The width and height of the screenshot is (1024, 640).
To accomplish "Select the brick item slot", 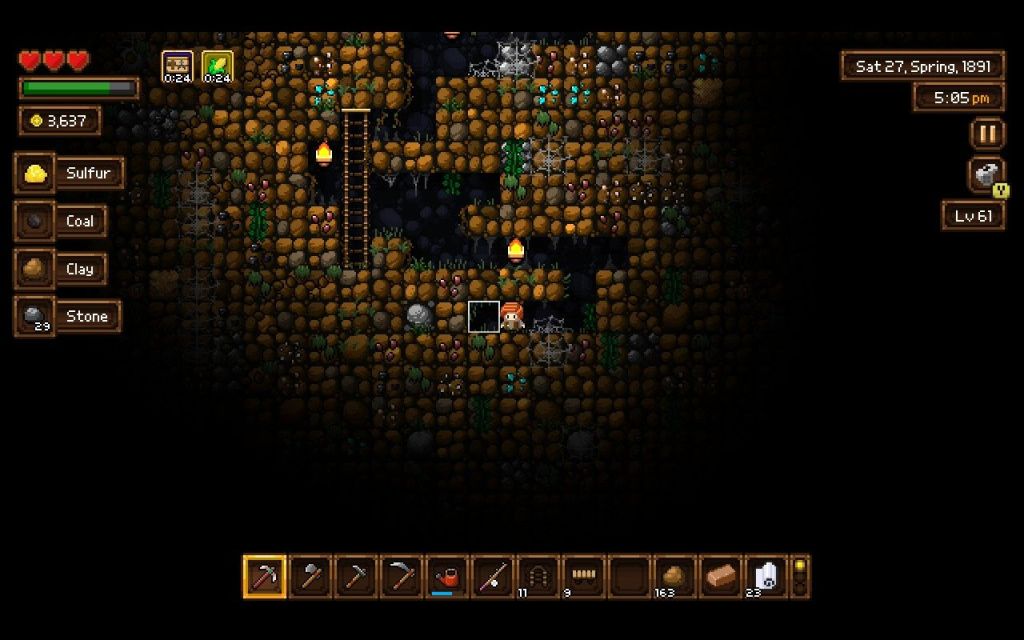I will pyautogui.click(x=722, y=577).
